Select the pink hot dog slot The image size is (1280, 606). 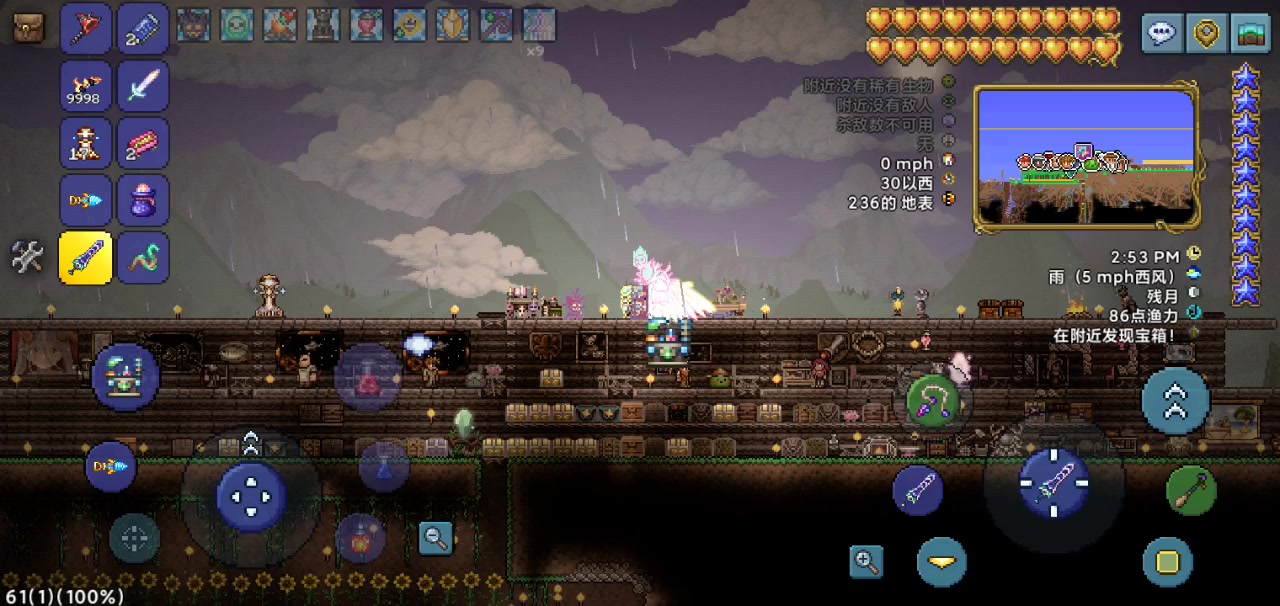(x=143, y=143)
